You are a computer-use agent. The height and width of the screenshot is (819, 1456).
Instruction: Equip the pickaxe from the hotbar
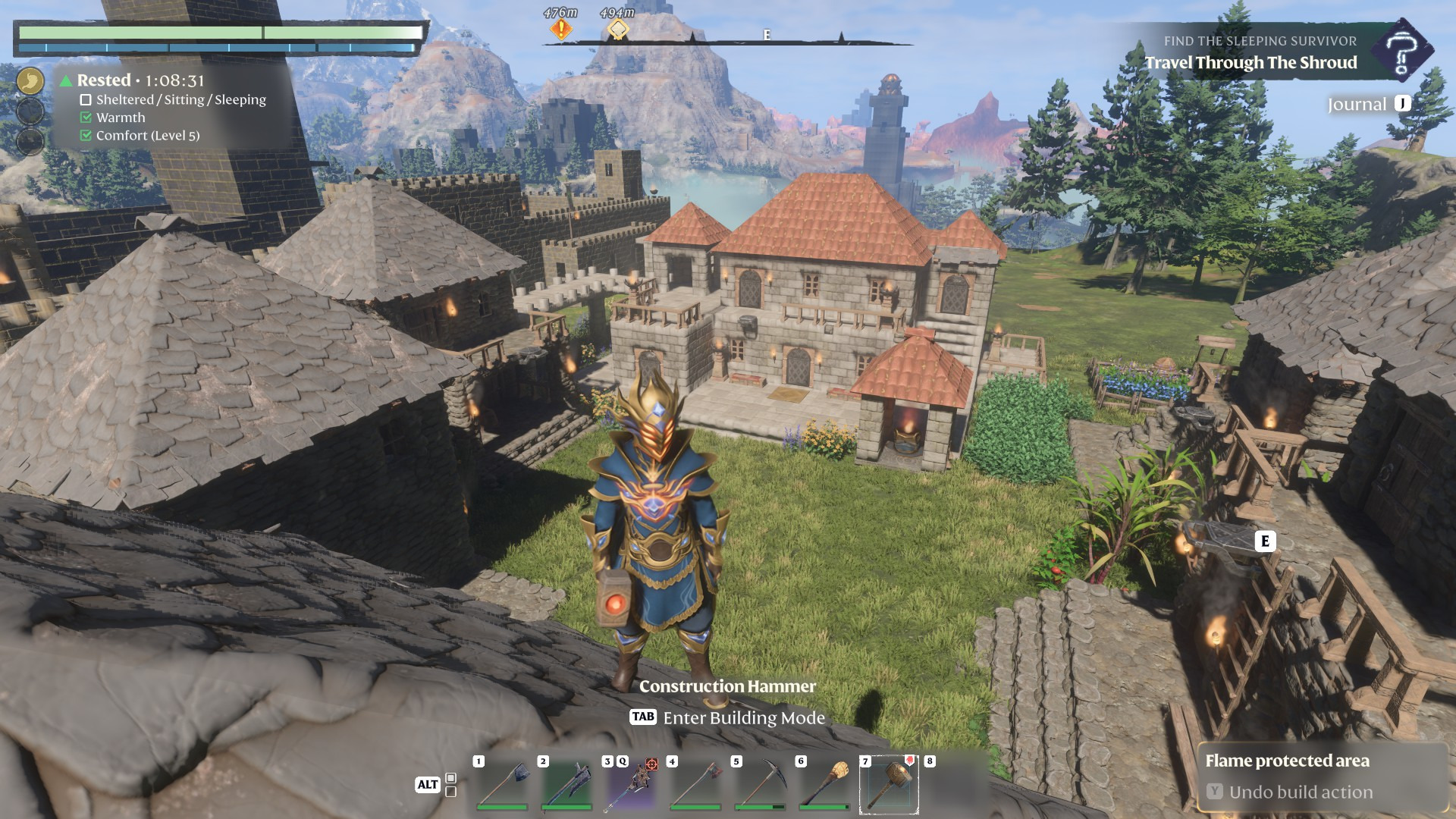coord(760,785)
